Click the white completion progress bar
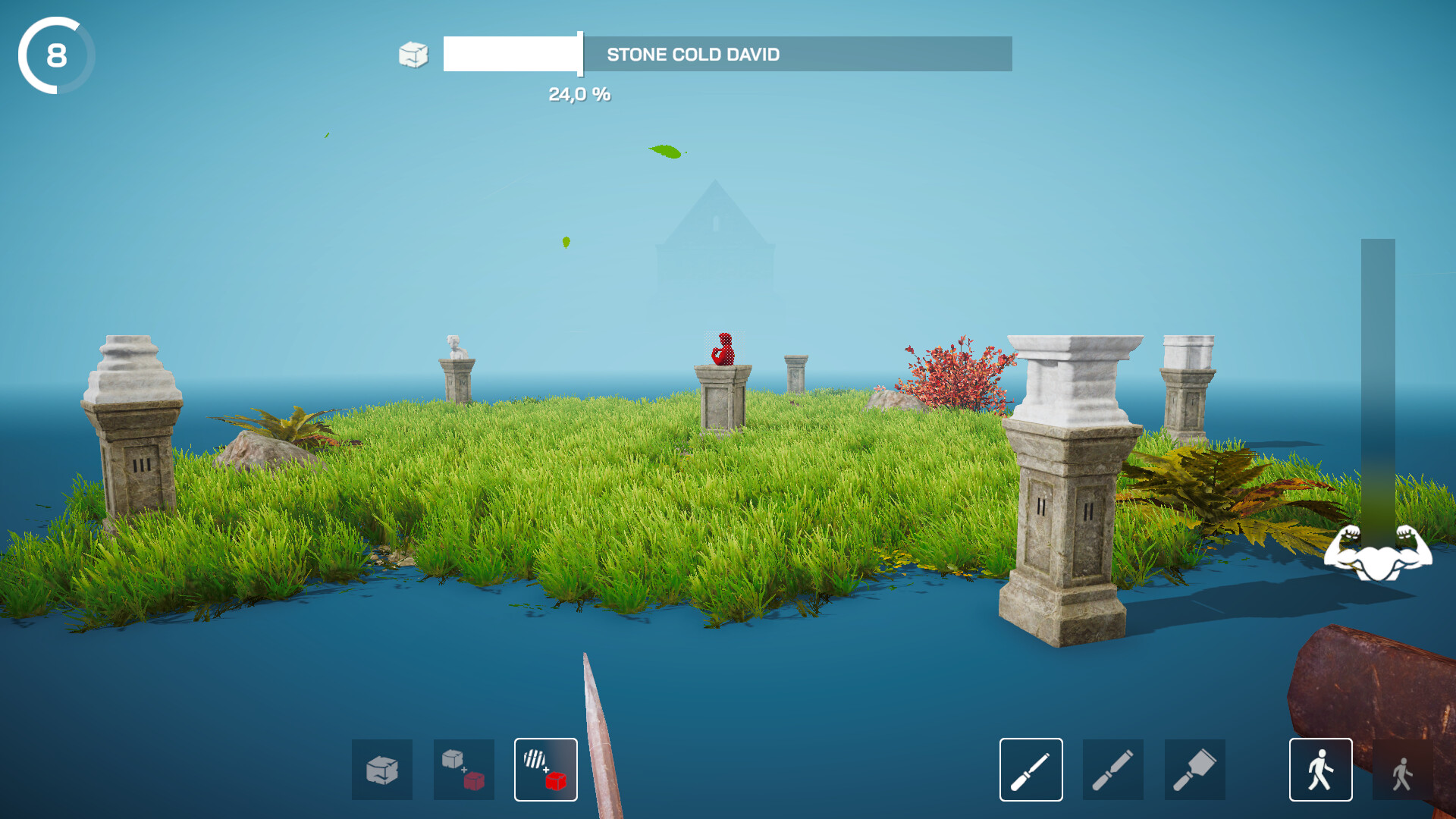Viewport: 1456px width, 819px height. pos(511,55)
